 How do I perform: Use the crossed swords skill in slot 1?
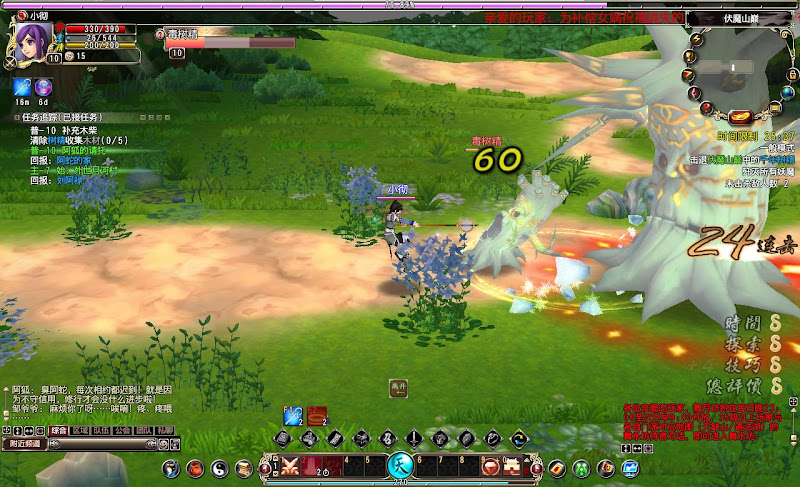290,465
